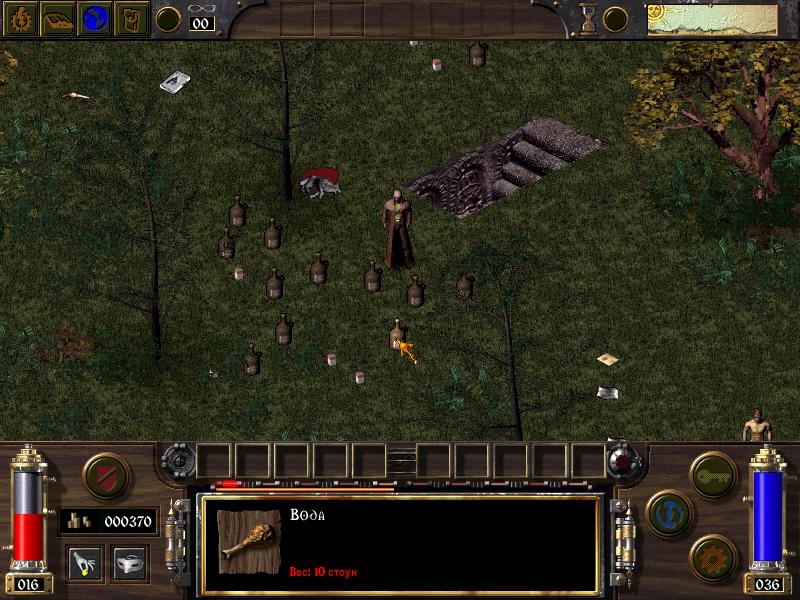The height and width of the screenshot is (600, 800).
Task: Click the blue swirling arrows round button
Action: [665, 512]
